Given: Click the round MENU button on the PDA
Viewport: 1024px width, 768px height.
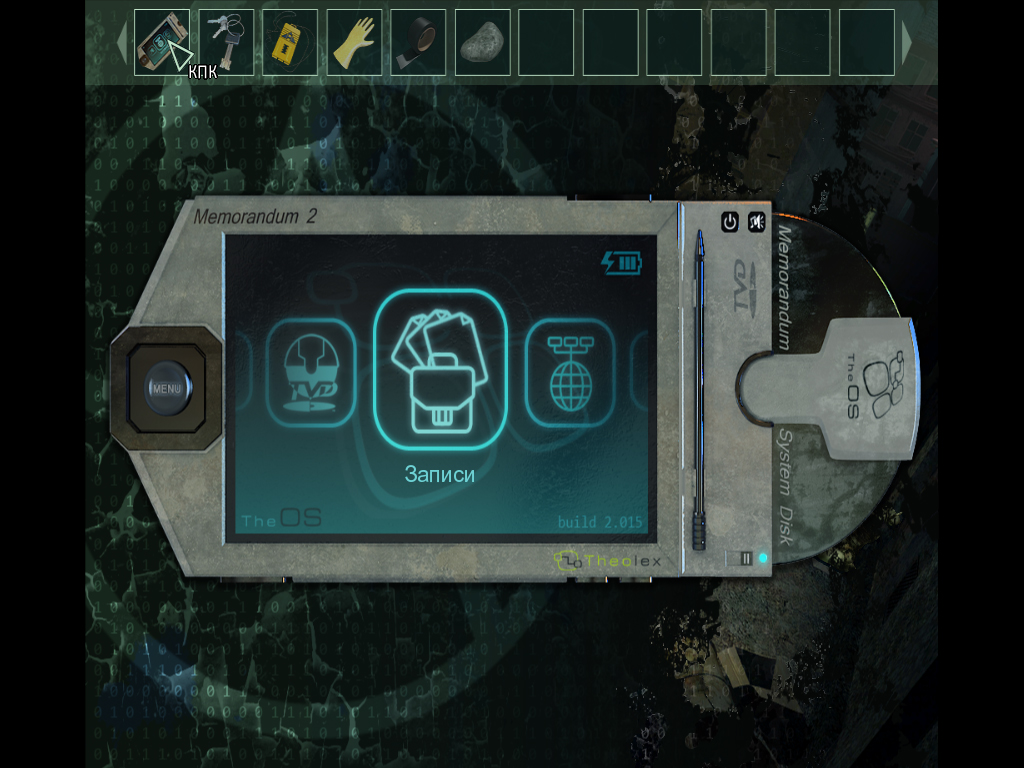Looking at the screenshot, I should pos(166,387).
